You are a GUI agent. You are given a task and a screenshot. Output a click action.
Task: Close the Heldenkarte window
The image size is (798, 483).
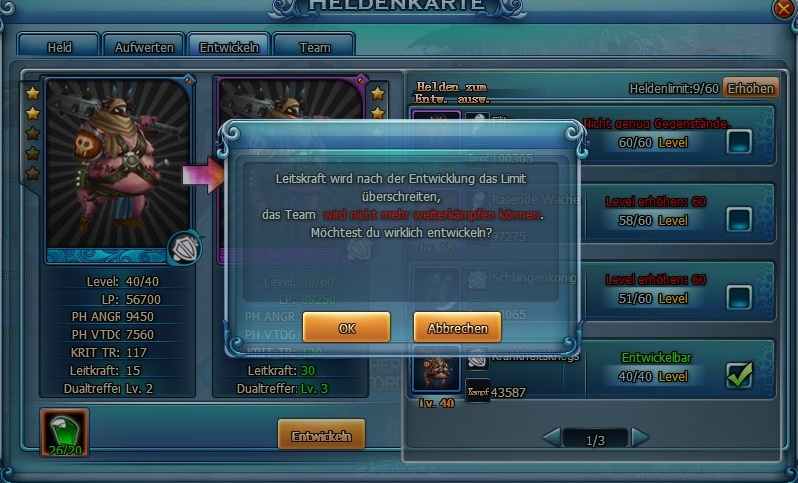click(786, 8)
